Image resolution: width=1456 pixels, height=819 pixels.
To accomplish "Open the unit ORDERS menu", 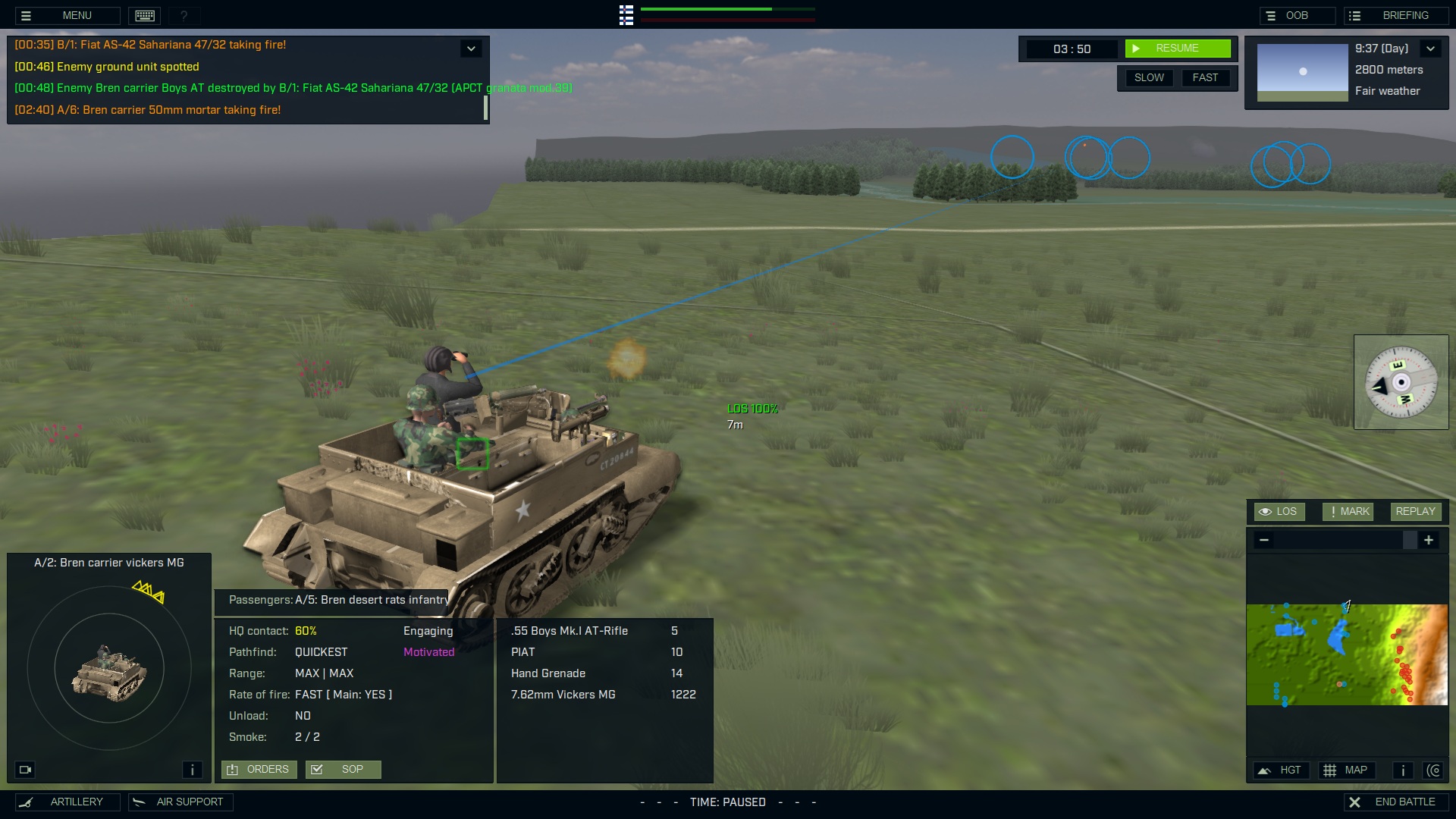I will coord(259,769).
